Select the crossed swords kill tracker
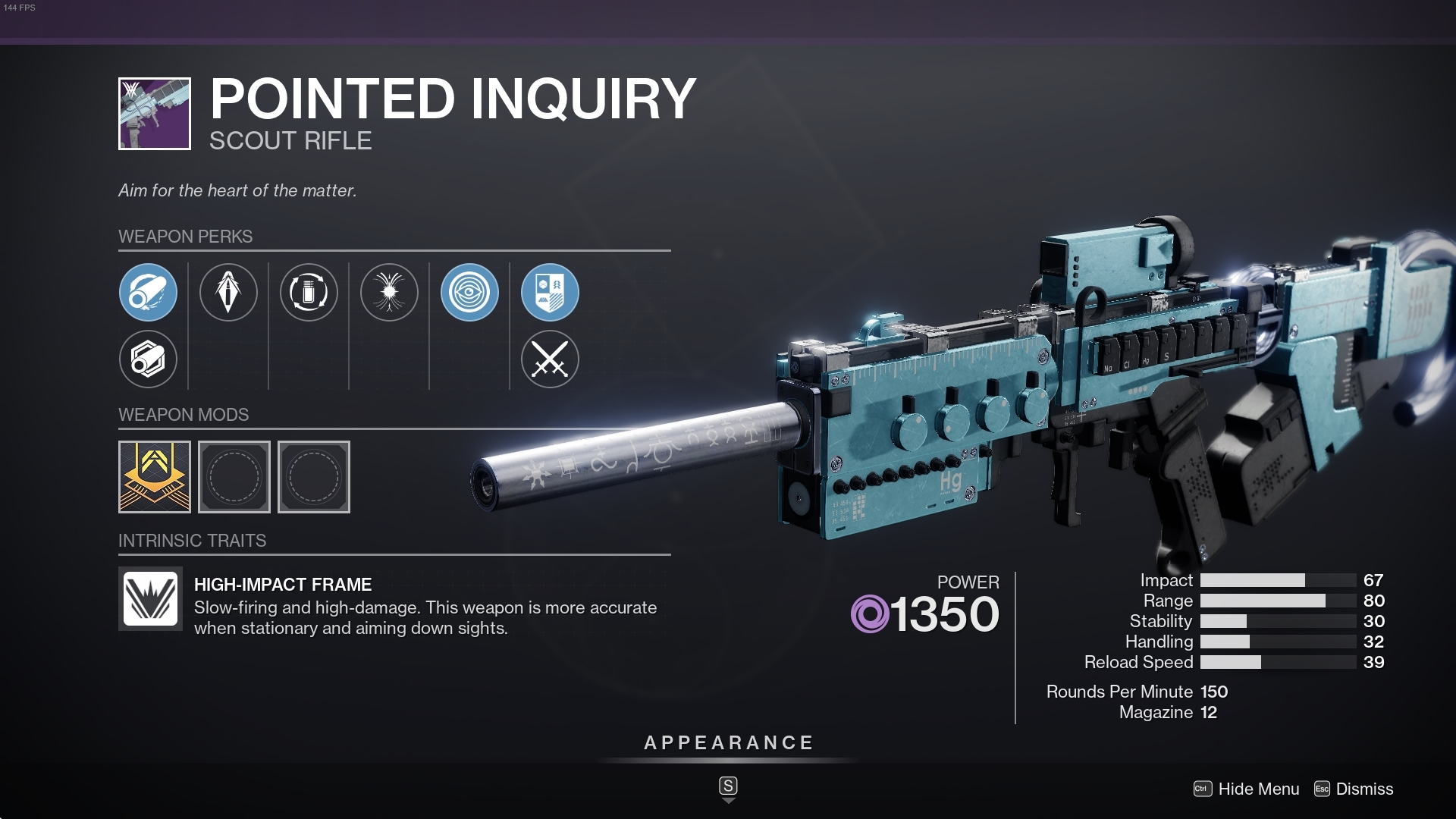 pos(550,359)
